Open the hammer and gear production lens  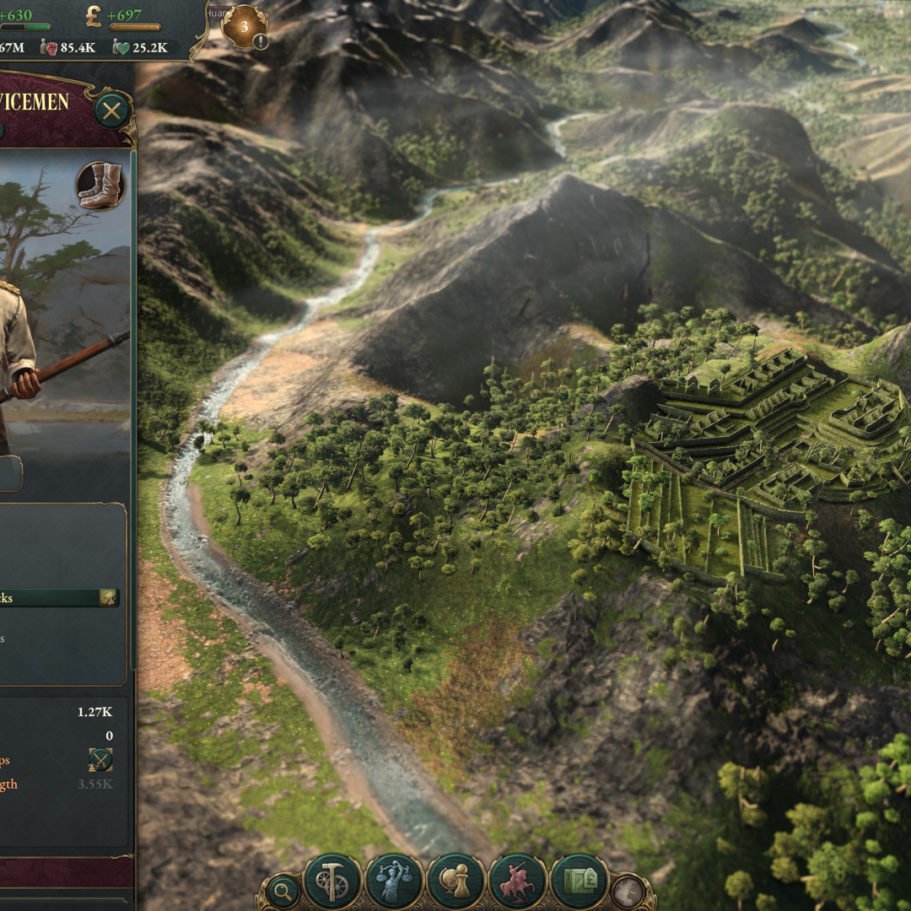click(x=332, y=881)
